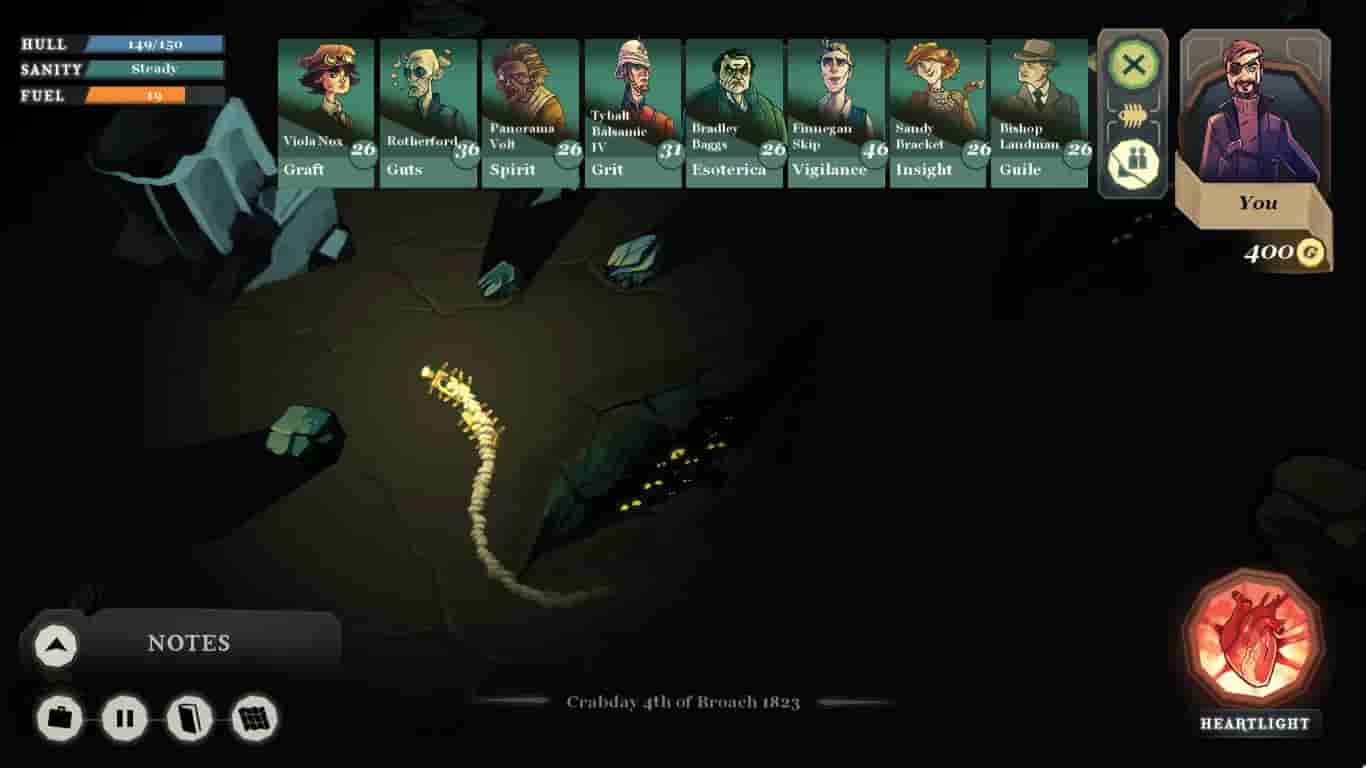Select Viola Nox's Graft crew card
Viewport: 1366px width, 768px height.
326,112
